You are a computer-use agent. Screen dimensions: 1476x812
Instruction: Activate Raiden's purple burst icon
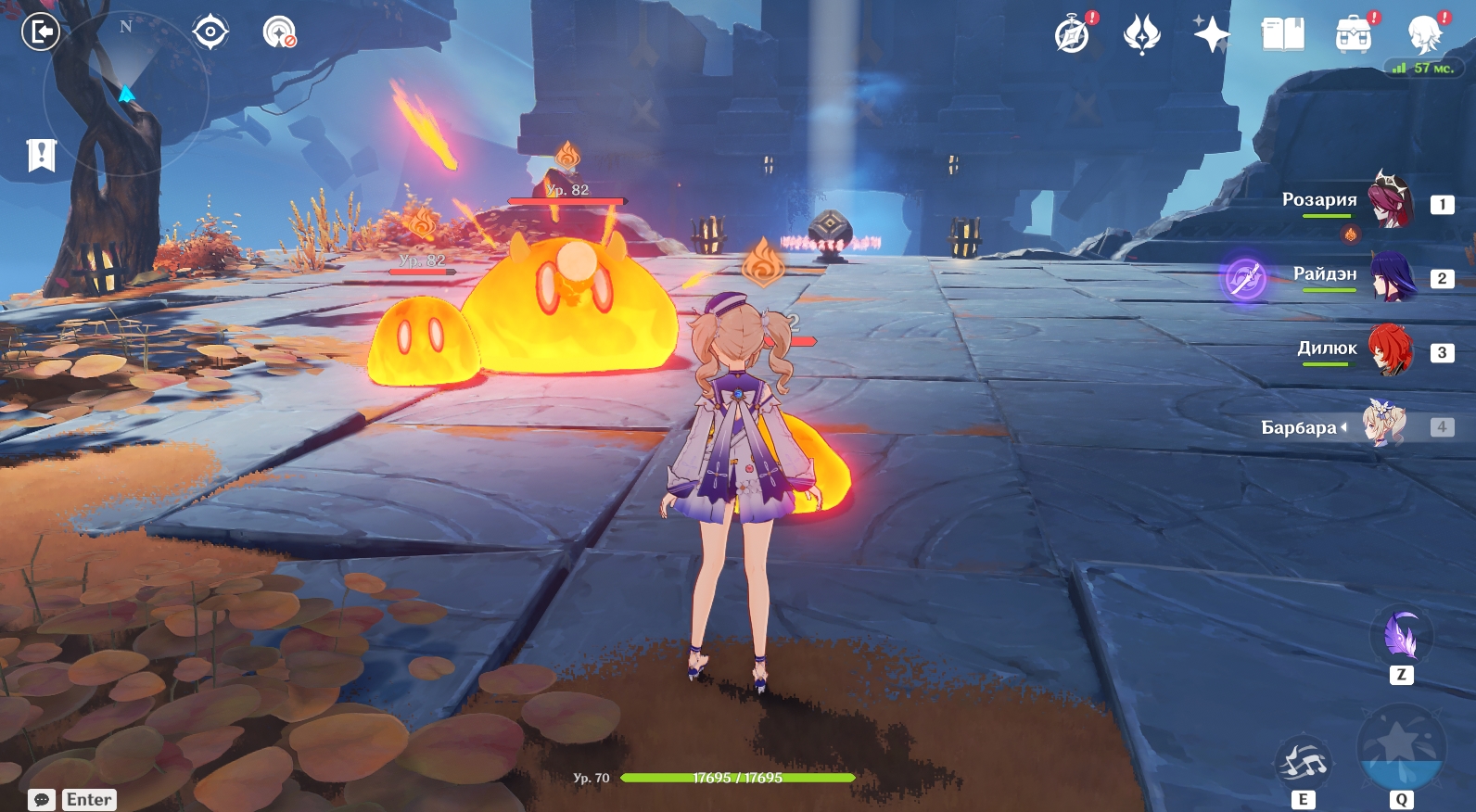(x=1245, y=277)
